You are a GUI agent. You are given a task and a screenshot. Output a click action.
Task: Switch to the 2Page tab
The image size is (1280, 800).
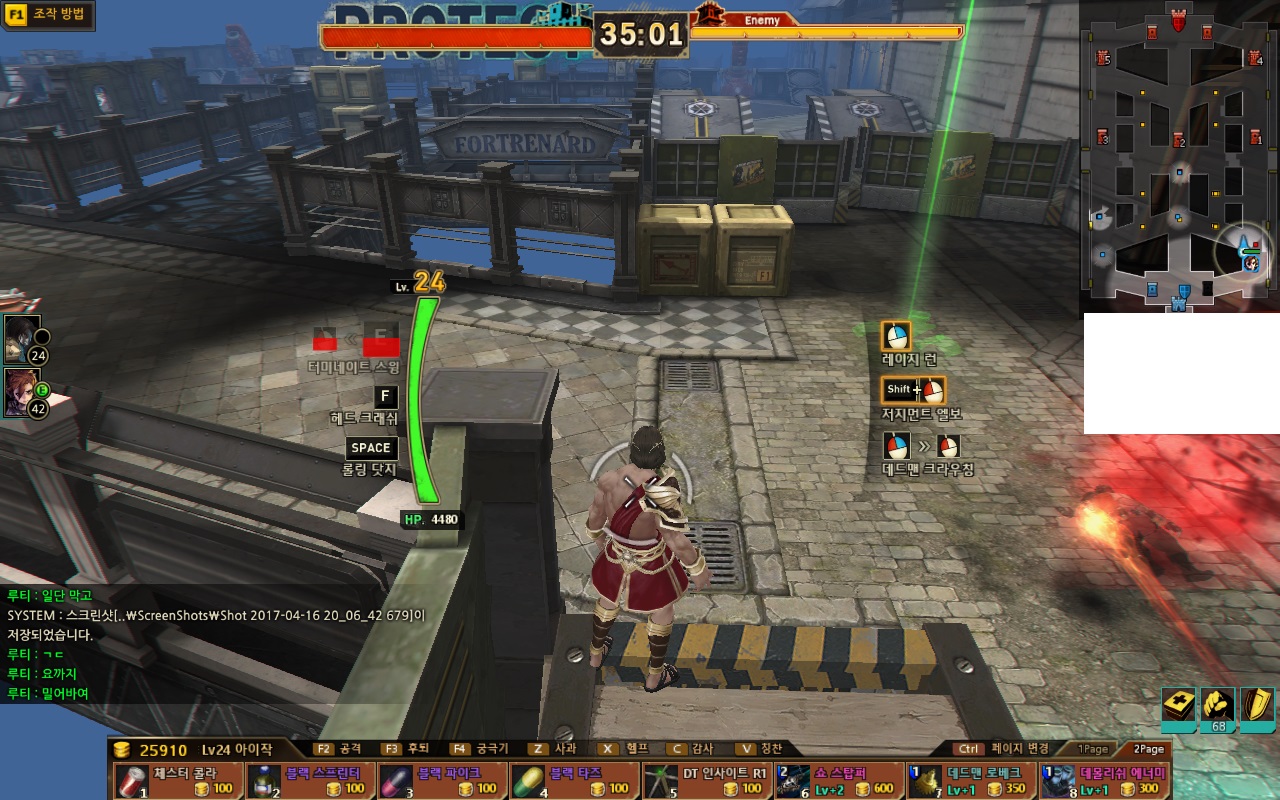1147,749
